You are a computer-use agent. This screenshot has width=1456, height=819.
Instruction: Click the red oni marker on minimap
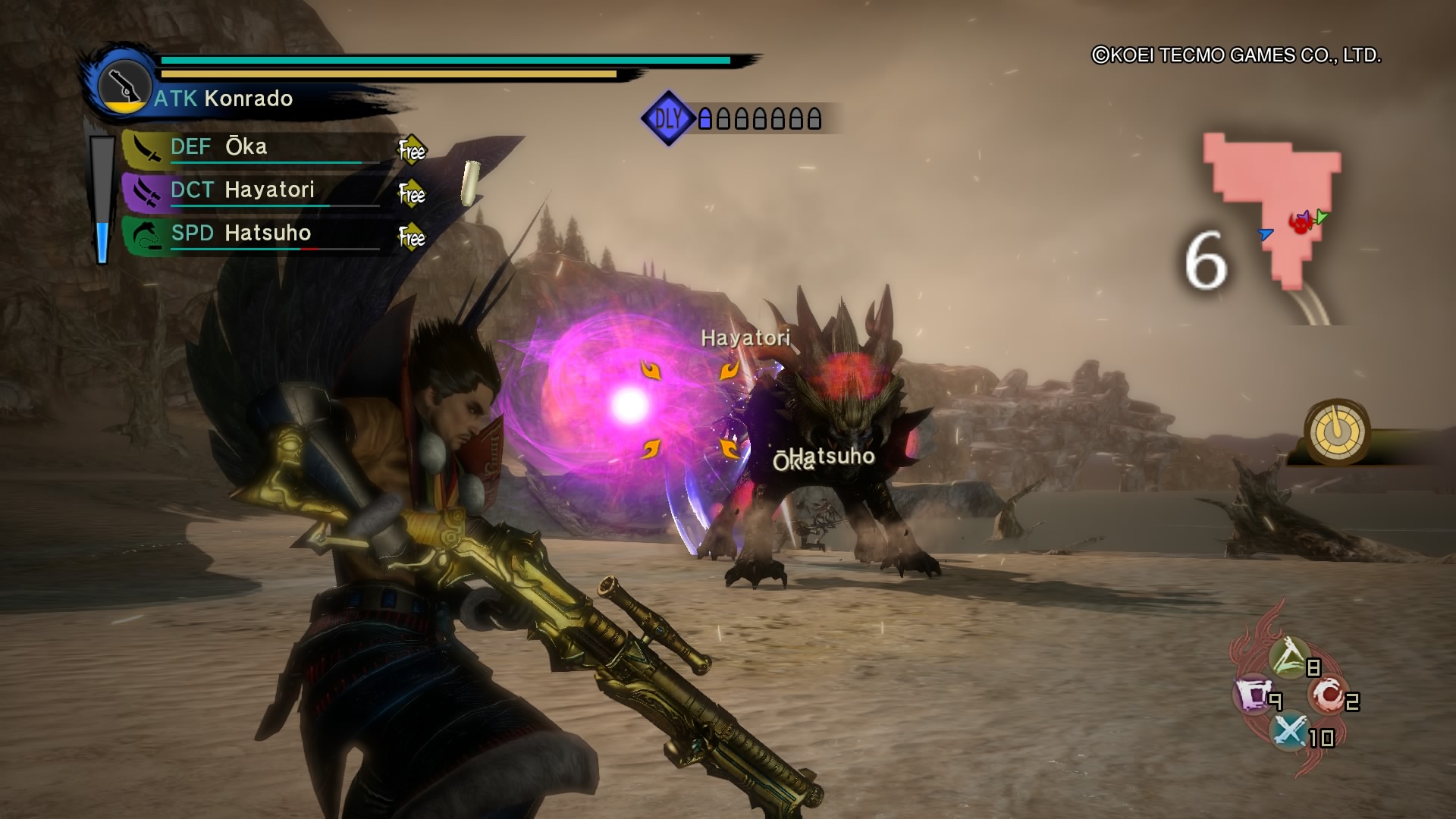[1300, 223]
